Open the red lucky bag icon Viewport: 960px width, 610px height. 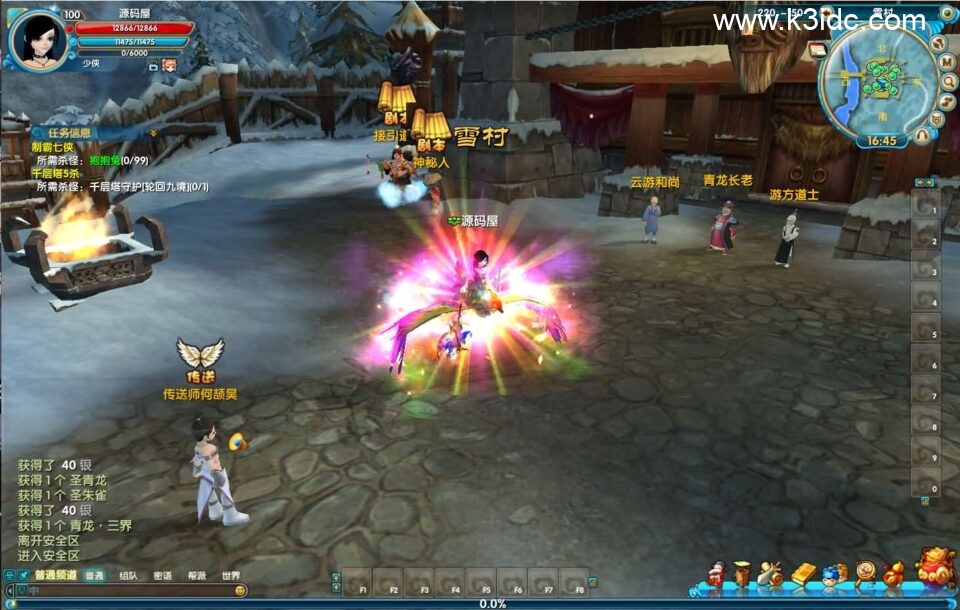[935, 568]
